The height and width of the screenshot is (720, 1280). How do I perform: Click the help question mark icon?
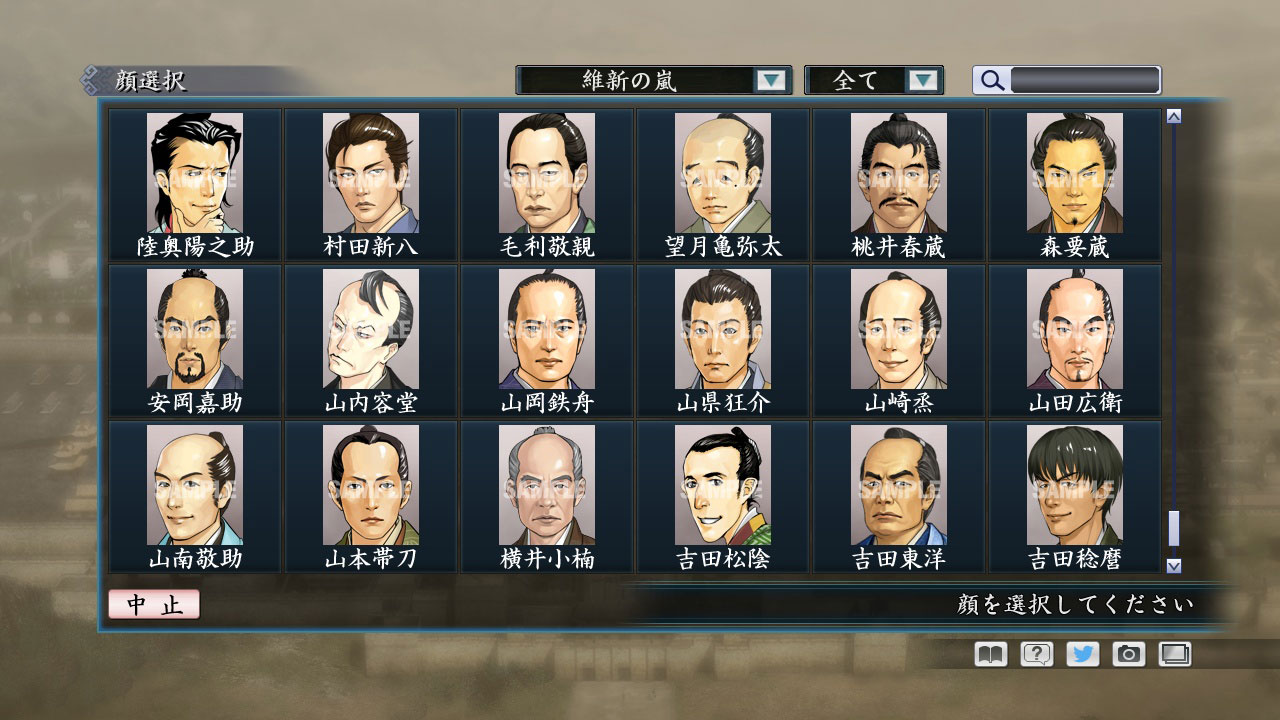1038,654
